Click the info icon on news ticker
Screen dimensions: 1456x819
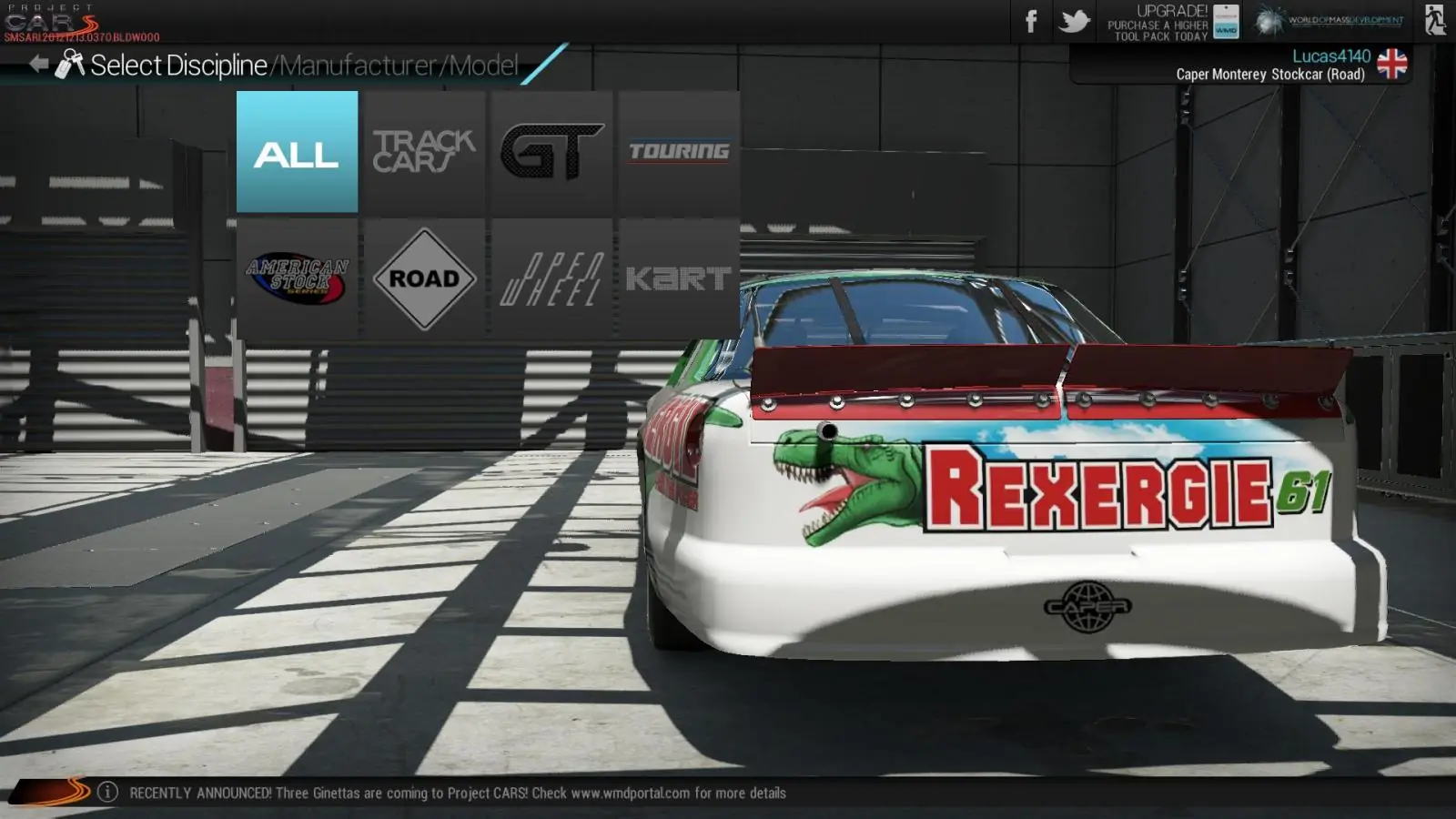click(107, 792)
